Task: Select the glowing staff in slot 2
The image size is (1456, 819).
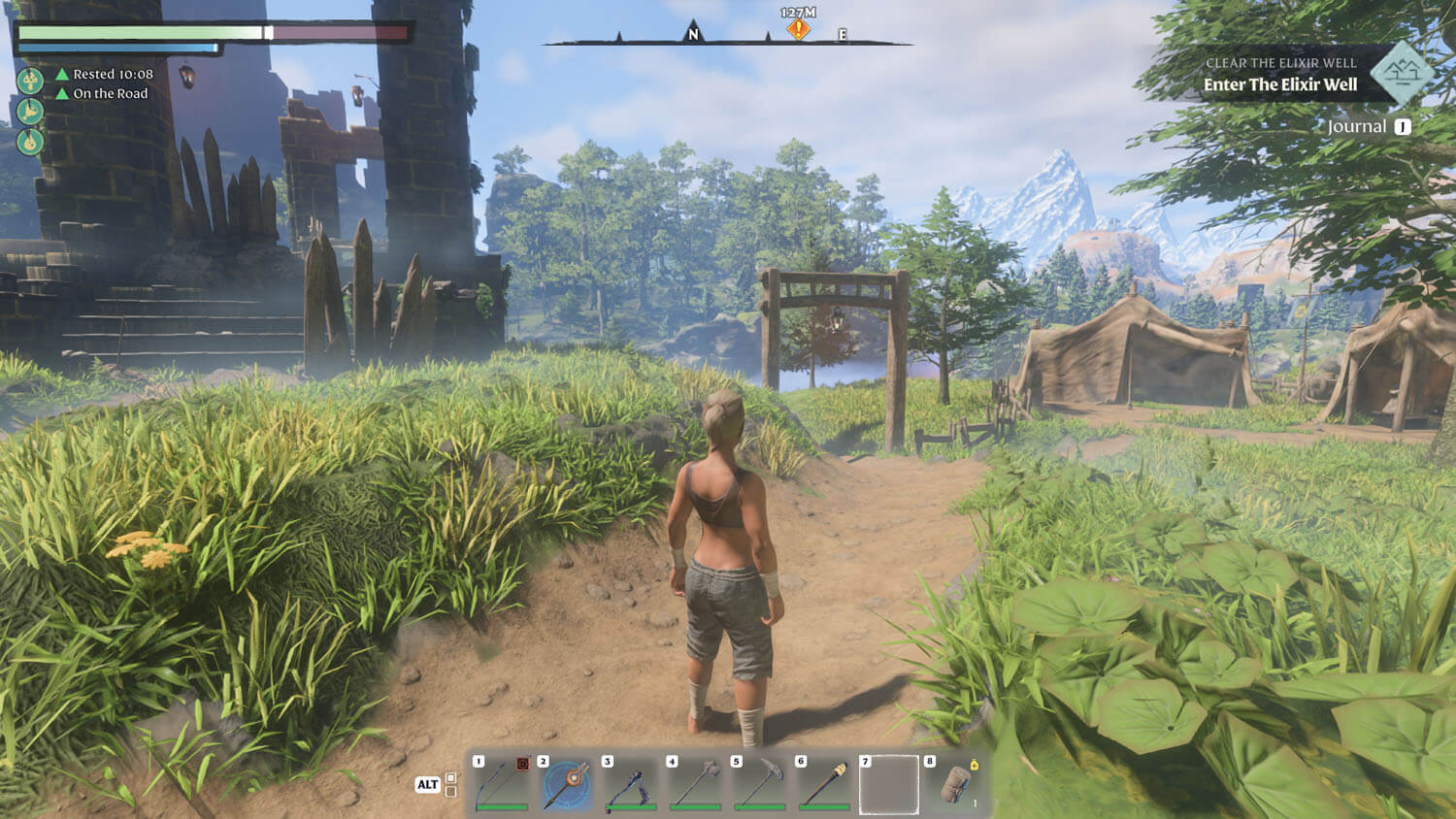Action: [564, 787]
